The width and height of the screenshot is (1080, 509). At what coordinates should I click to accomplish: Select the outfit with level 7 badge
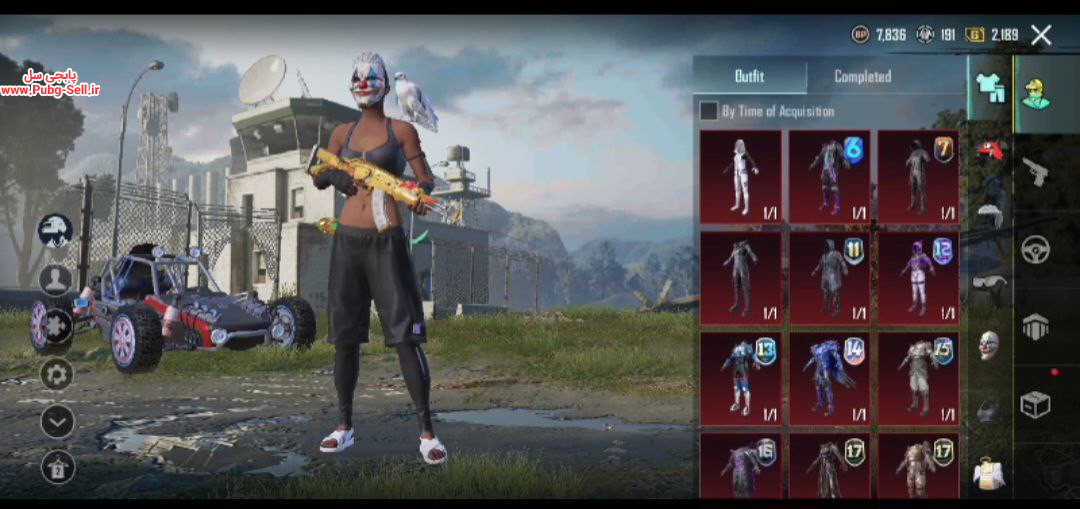(918, 177)
